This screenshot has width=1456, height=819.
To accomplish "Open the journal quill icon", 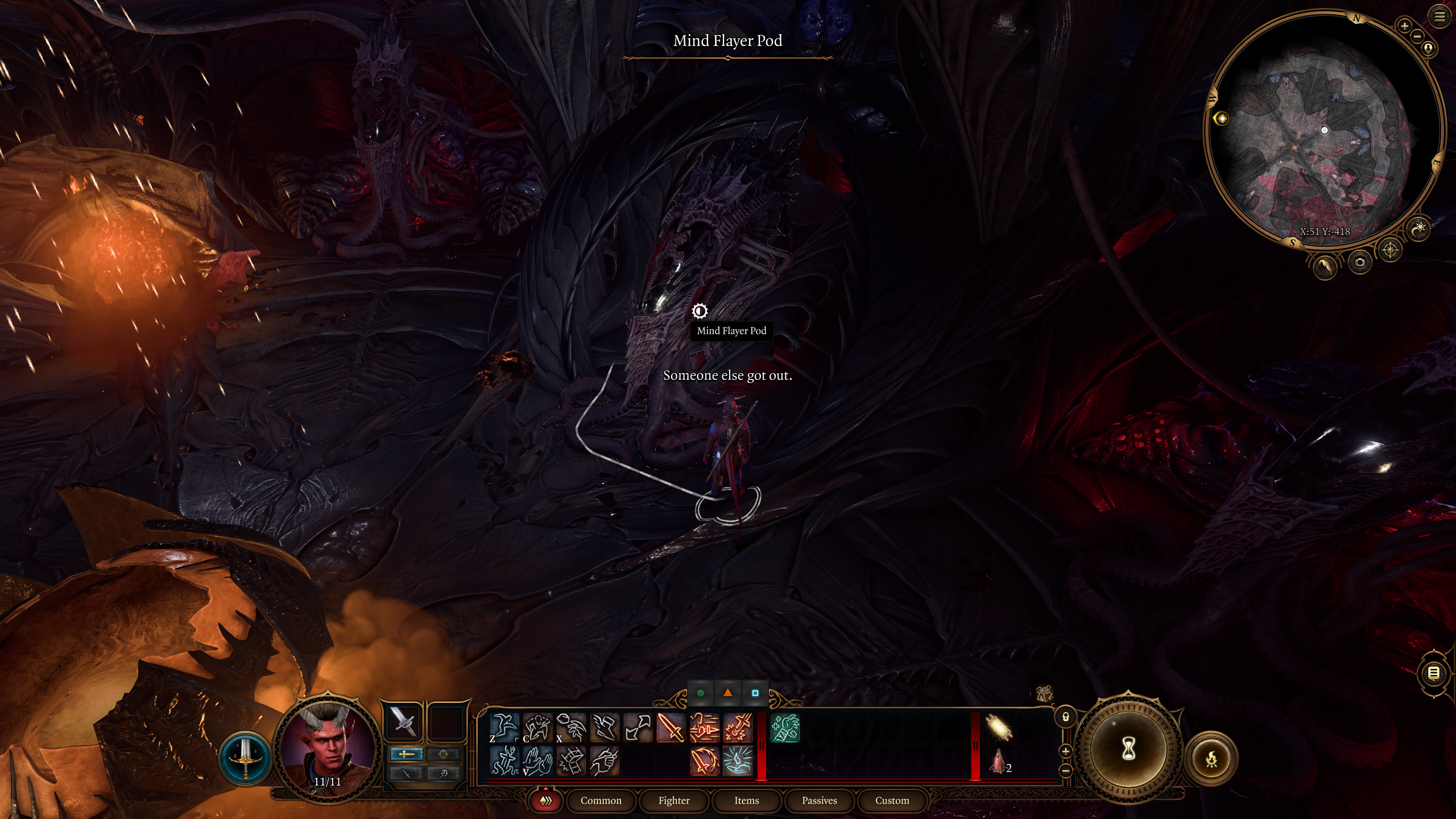I will pos(1324,266).
